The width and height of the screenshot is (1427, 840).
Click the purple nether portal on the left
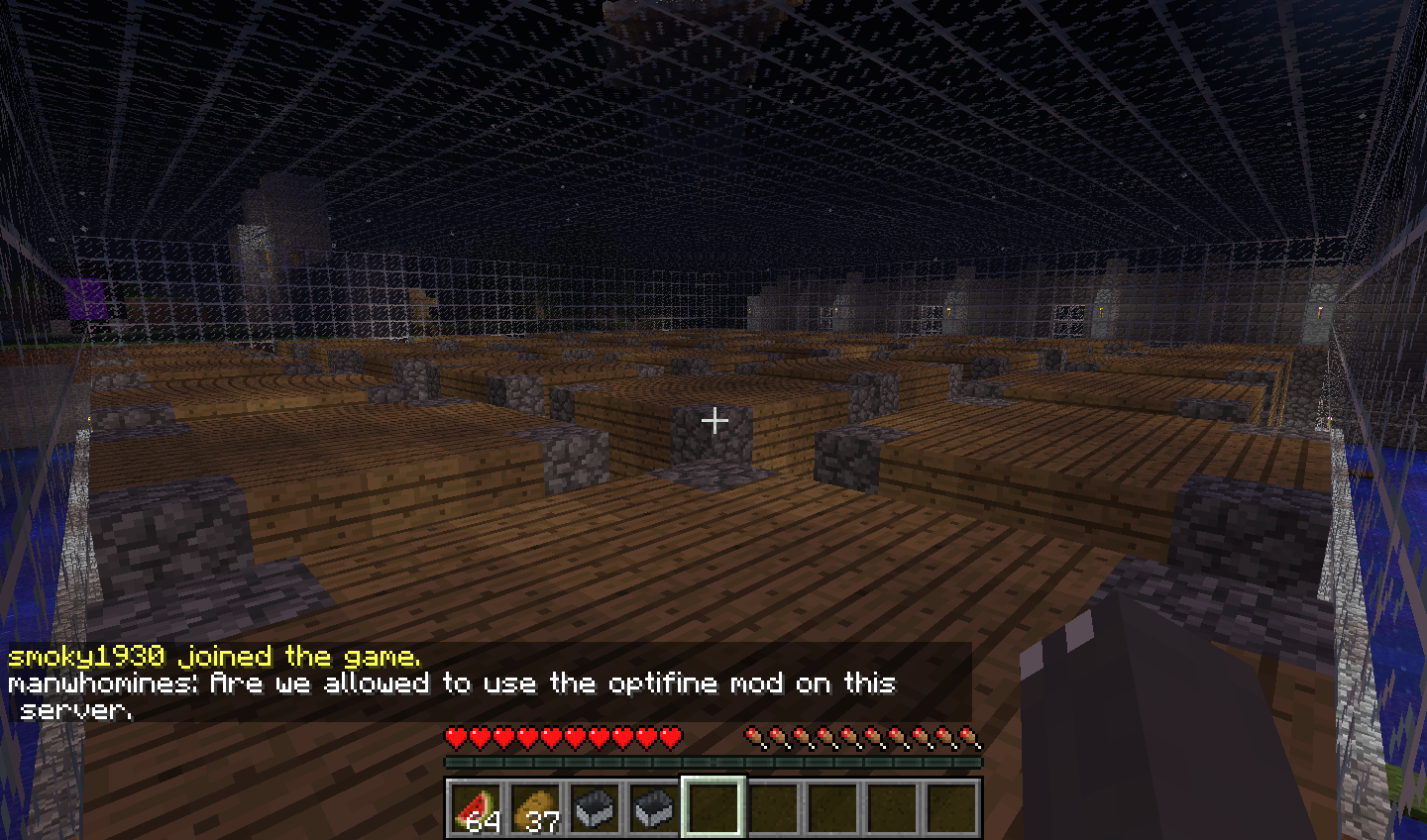[x=85, y=298]
